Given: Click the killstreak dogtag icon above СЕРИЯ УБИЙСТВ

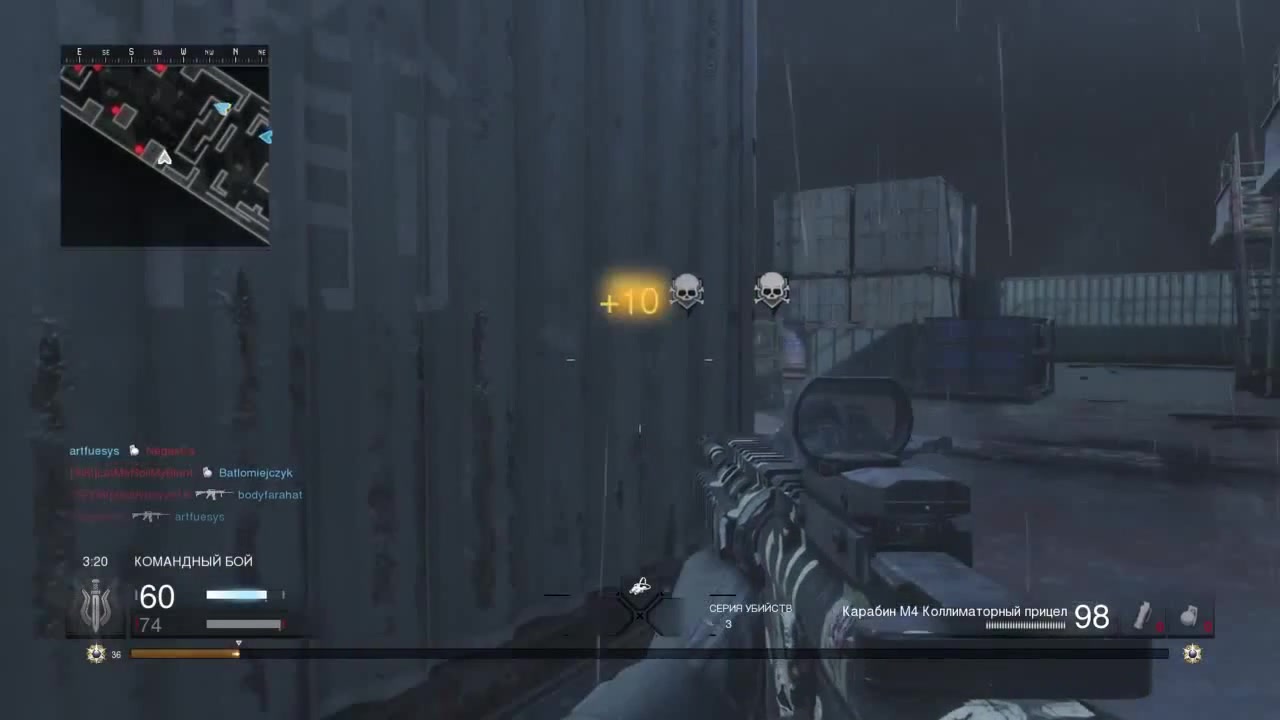Looking at the screenshot, I should coord(640,585).
